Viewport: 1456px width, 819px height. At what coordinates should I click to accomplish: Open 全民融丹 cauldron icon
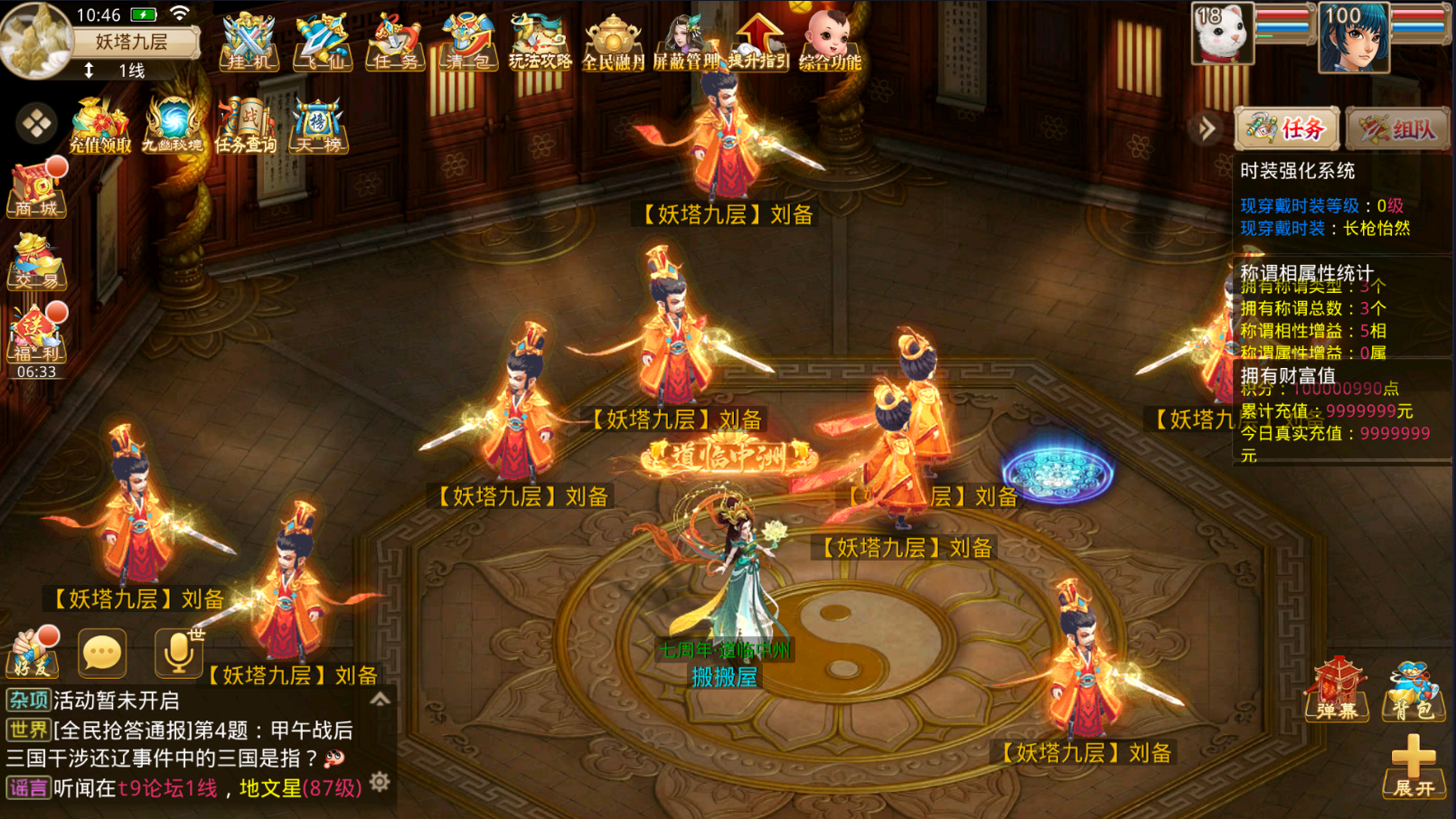click(613, 42)
